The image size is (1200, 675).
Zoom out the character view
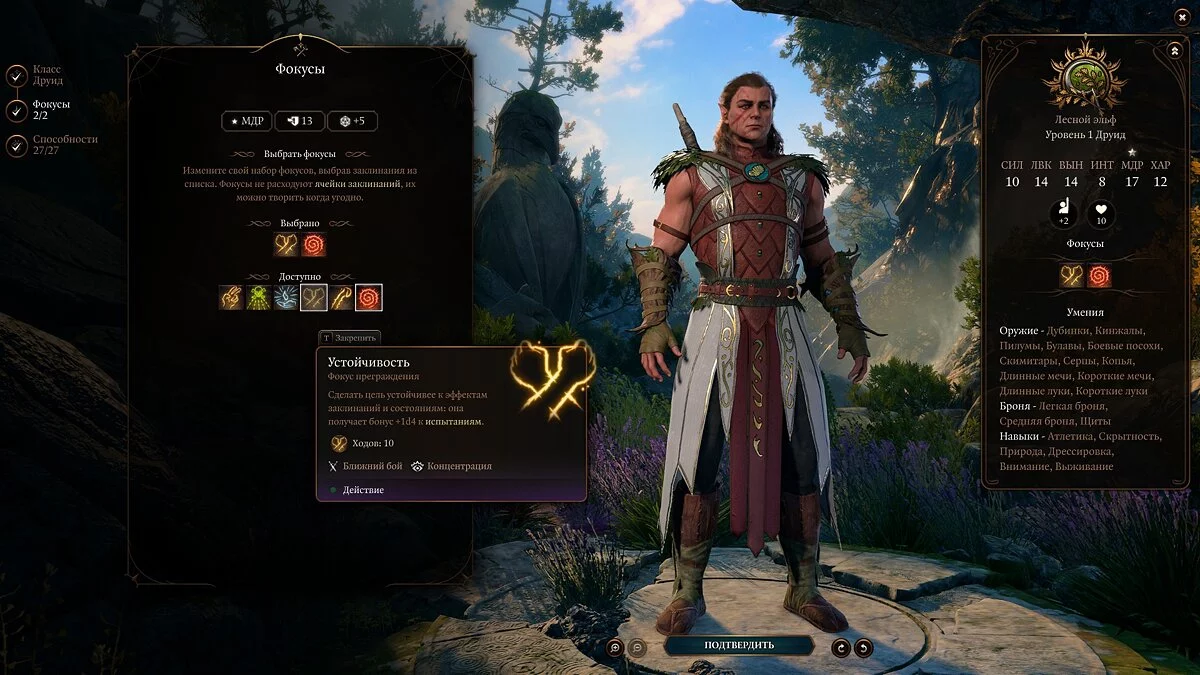pos(637,647)
